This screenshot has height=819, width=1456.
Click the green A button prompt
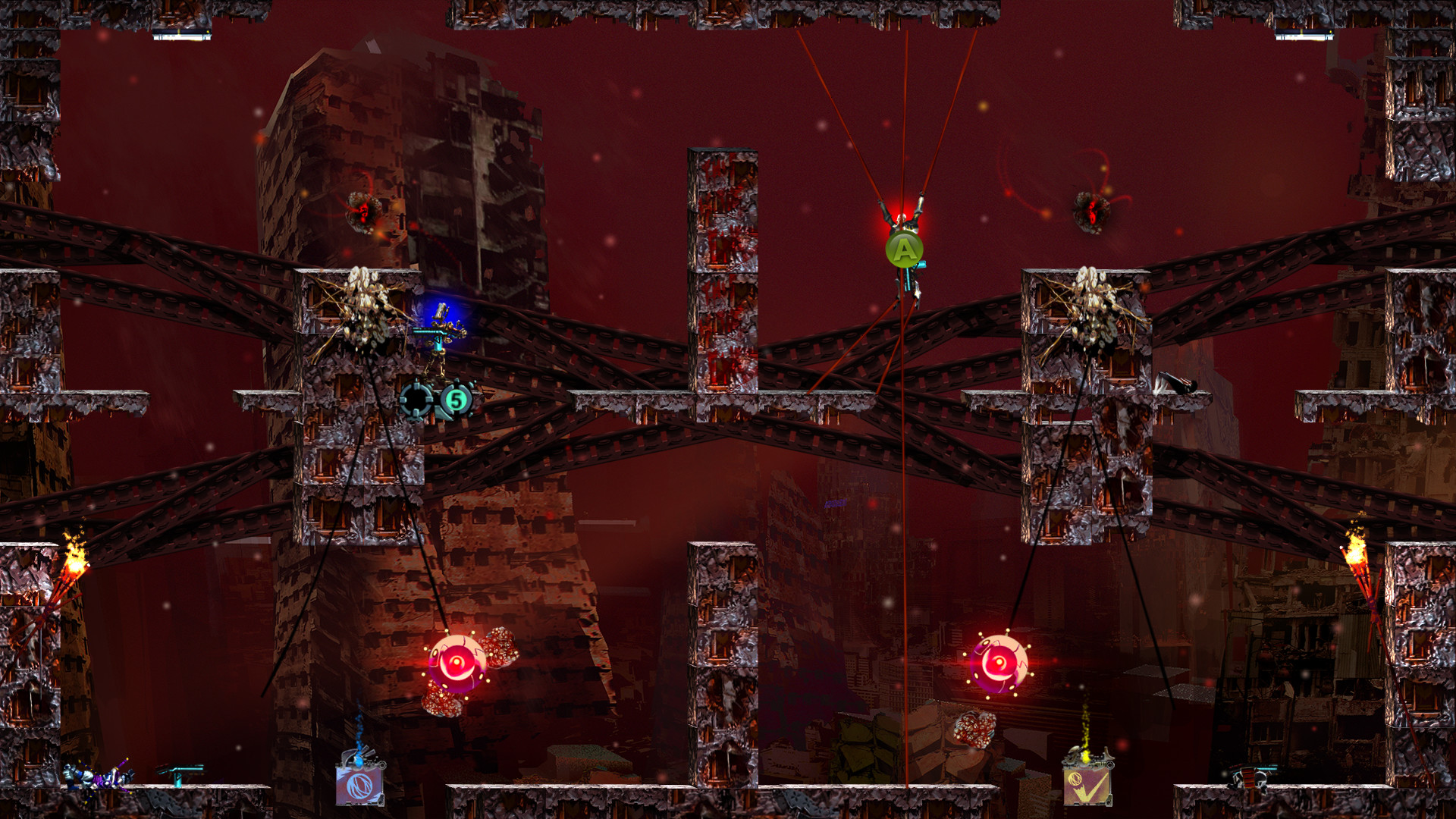point(905,249)
